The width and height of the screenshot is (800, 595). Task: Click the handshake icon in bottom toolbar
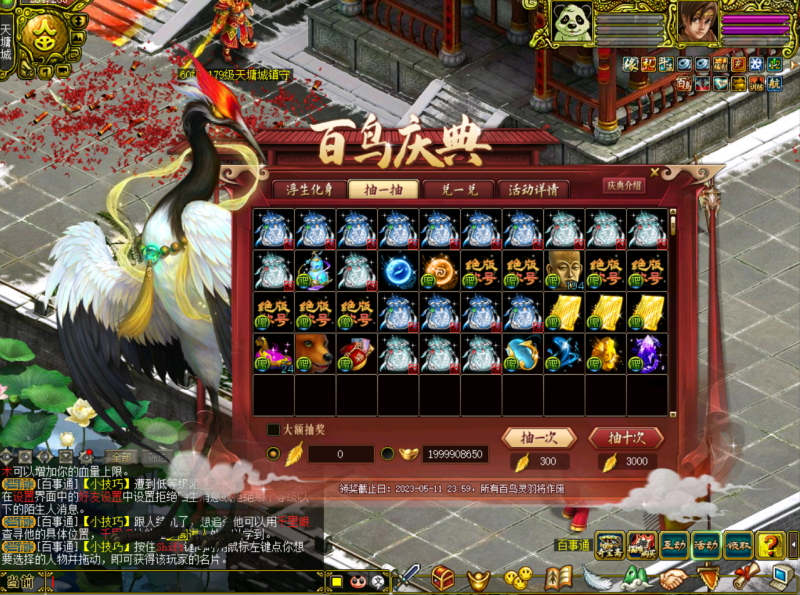[x=673, y=578]
